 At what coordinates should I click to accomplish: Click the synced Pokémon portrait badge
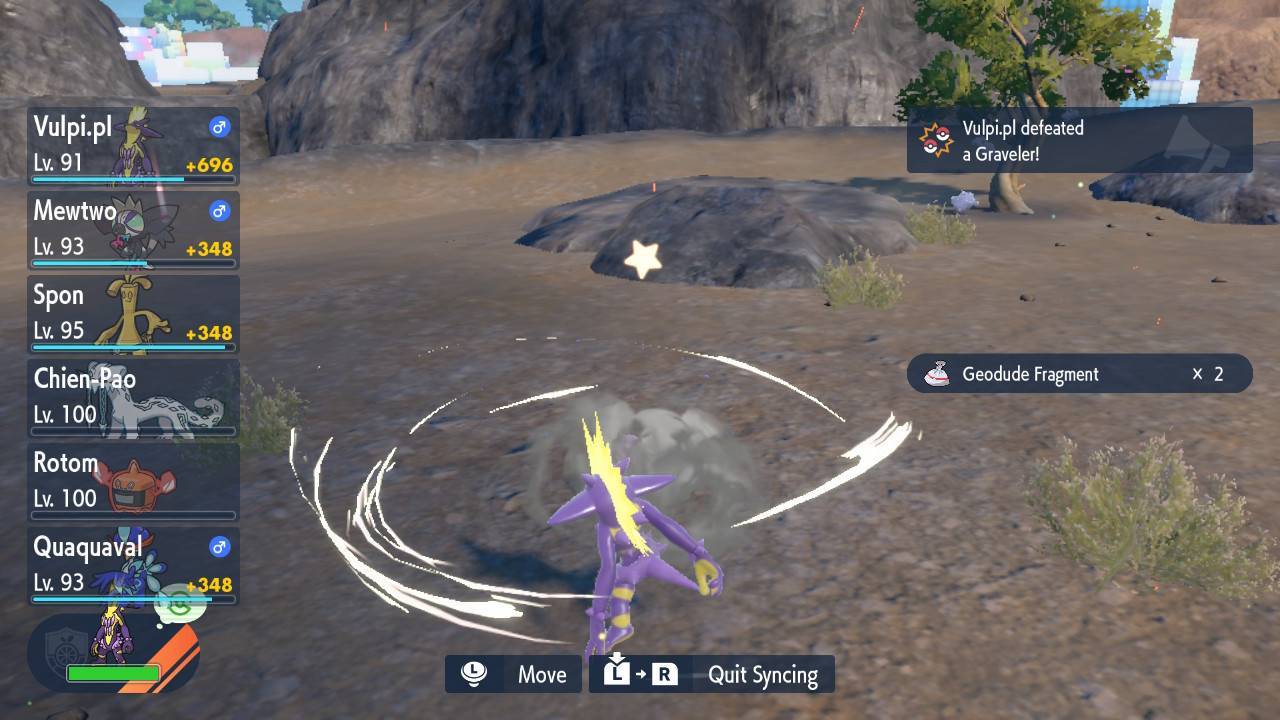(112, 652)
